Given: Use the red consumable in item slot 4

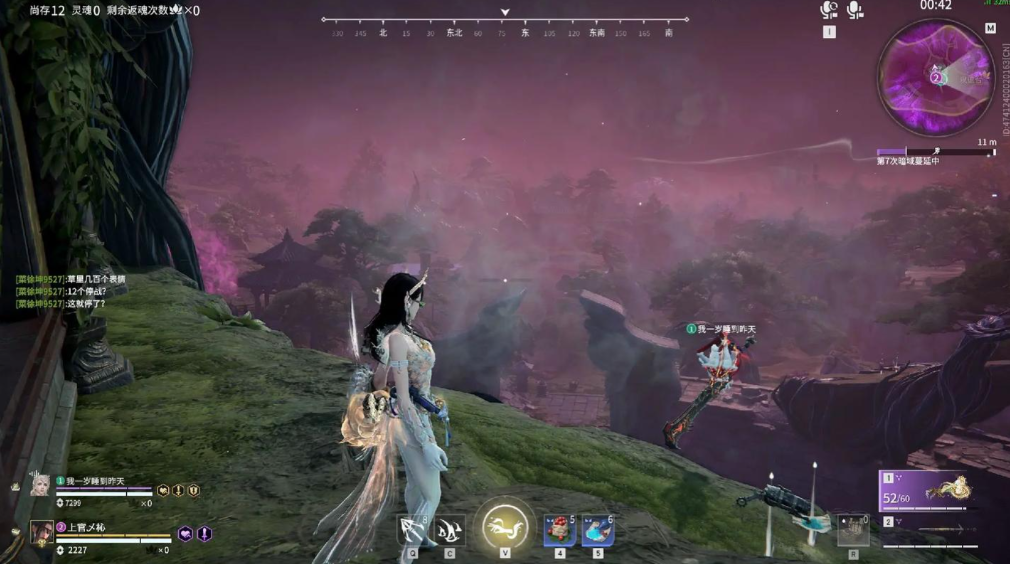Looking at the screenshot, I should pyautogui.click(x=559, y=530).
